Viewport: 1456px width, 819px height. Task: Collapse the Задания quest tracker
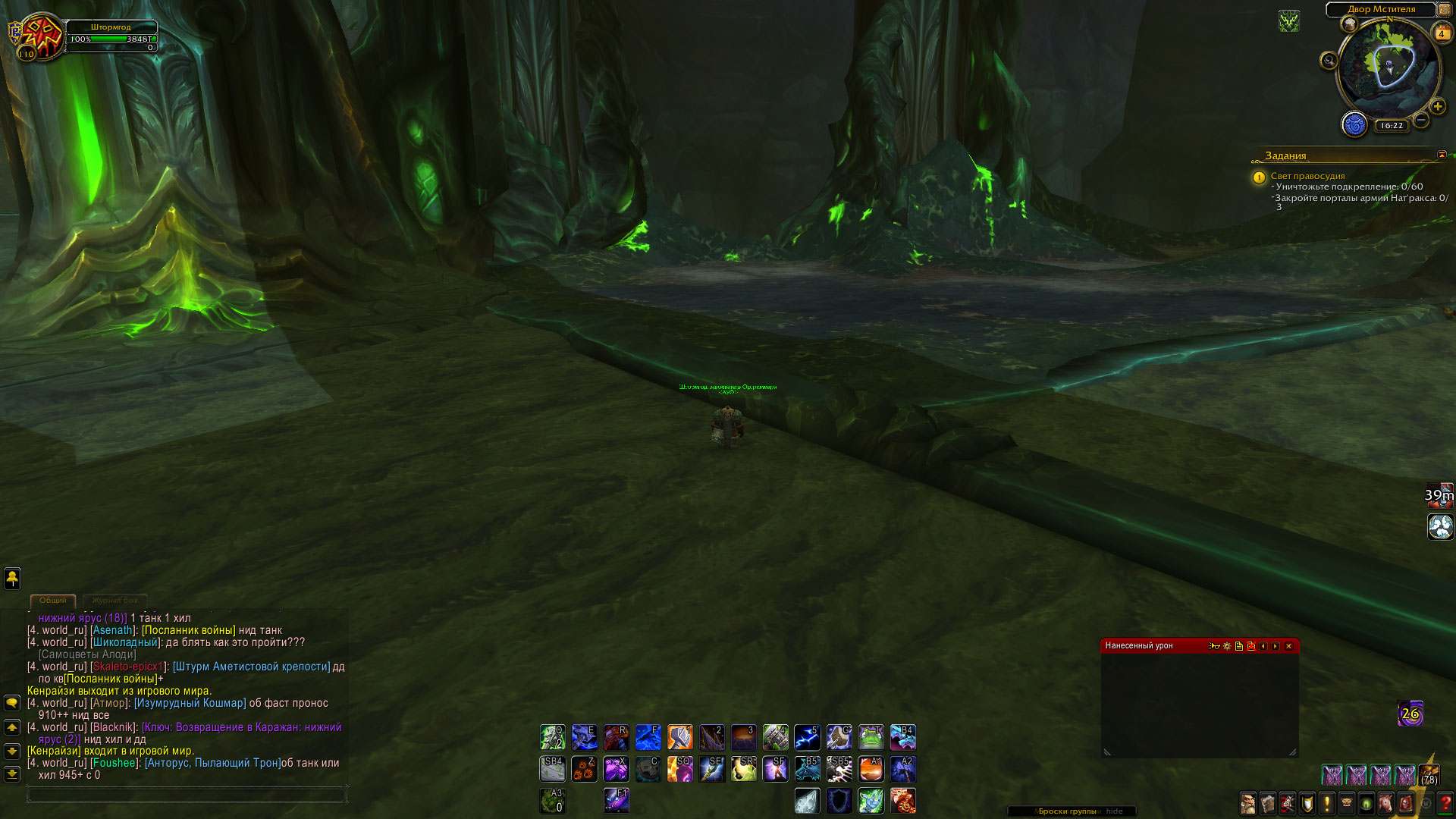[x=1442, y=155]
